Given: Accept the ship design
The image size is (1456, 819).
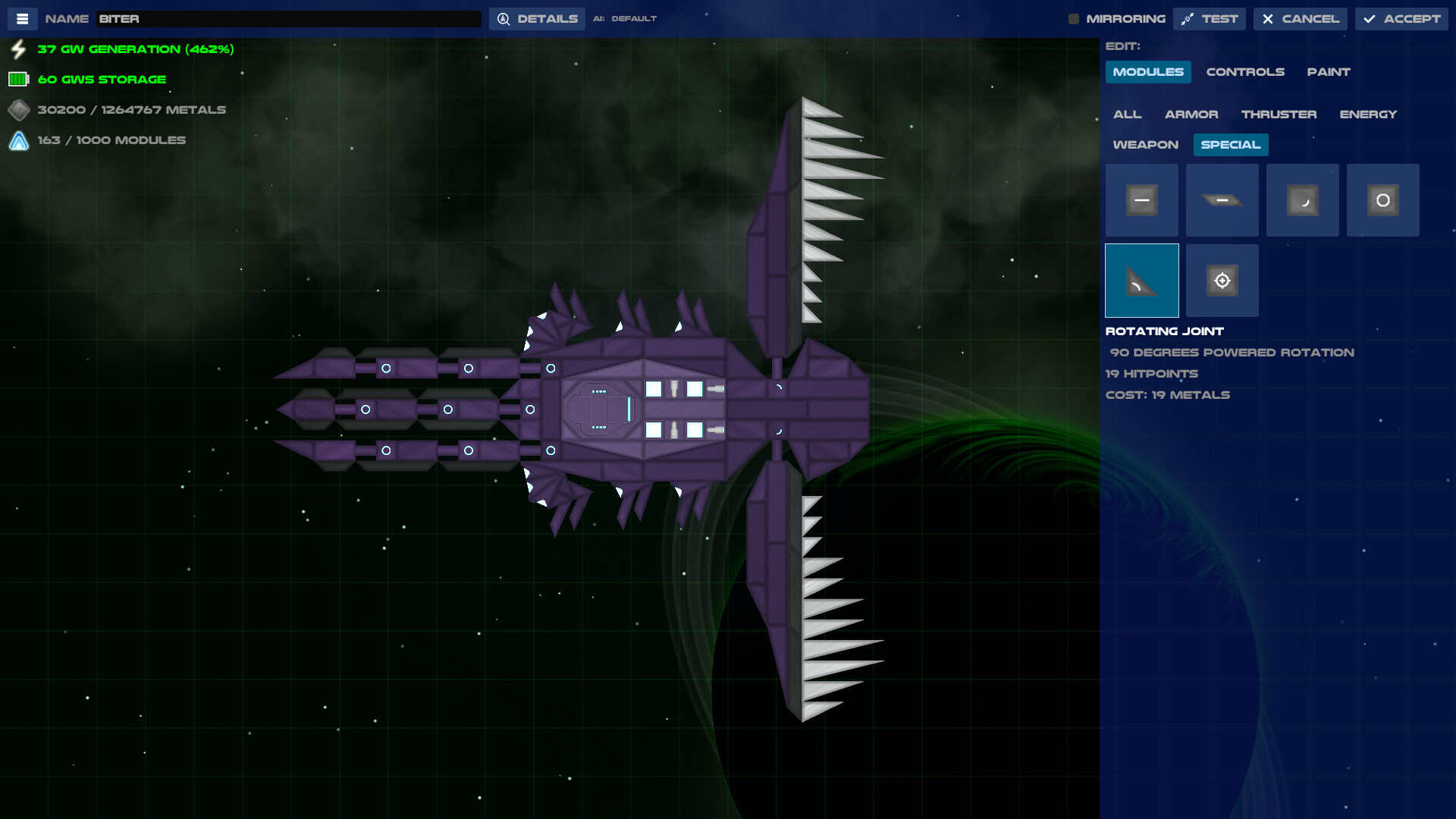Looking at the screenshot, I should [1401, 18].
